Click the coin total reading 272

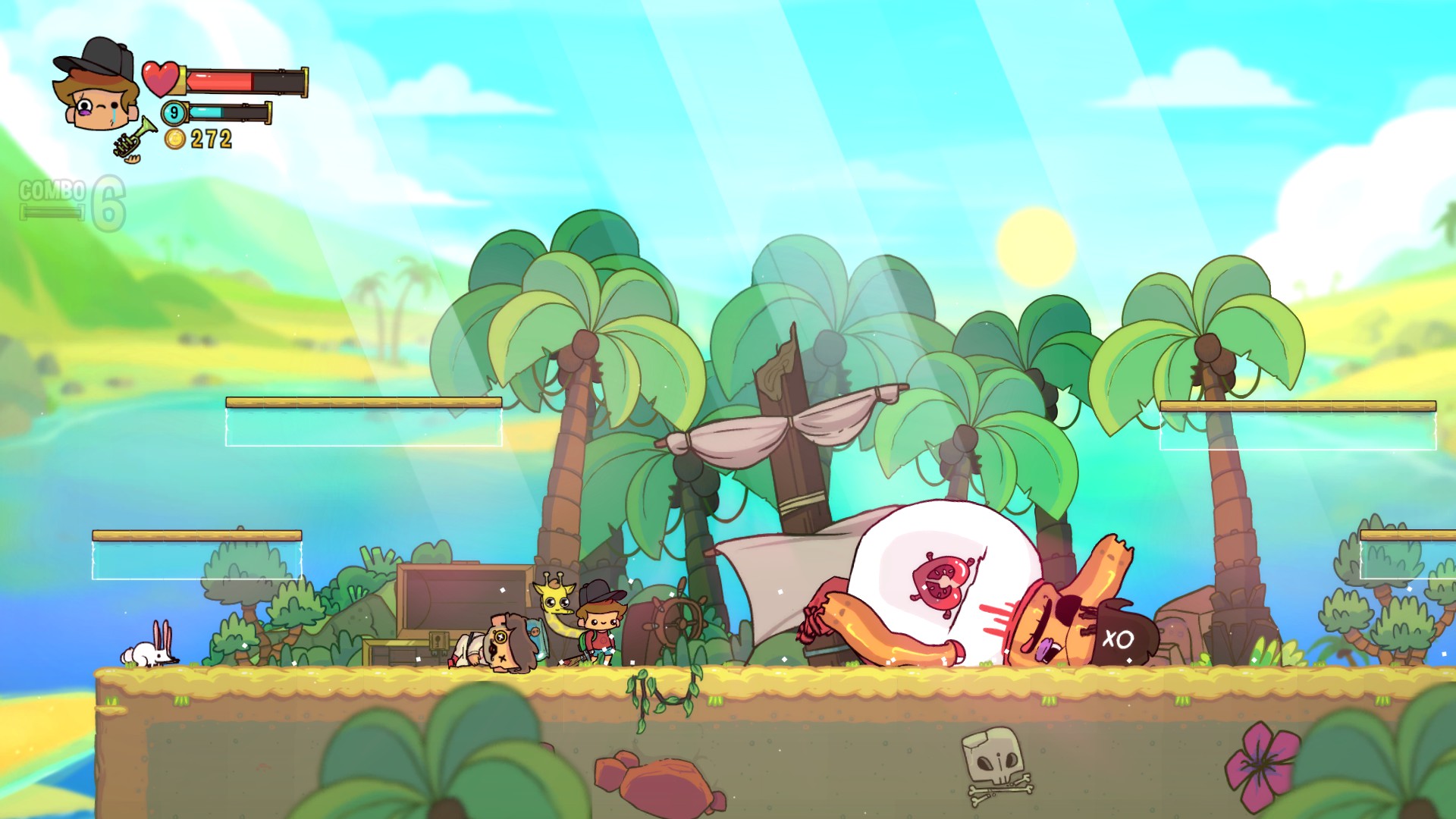[212, 139]
